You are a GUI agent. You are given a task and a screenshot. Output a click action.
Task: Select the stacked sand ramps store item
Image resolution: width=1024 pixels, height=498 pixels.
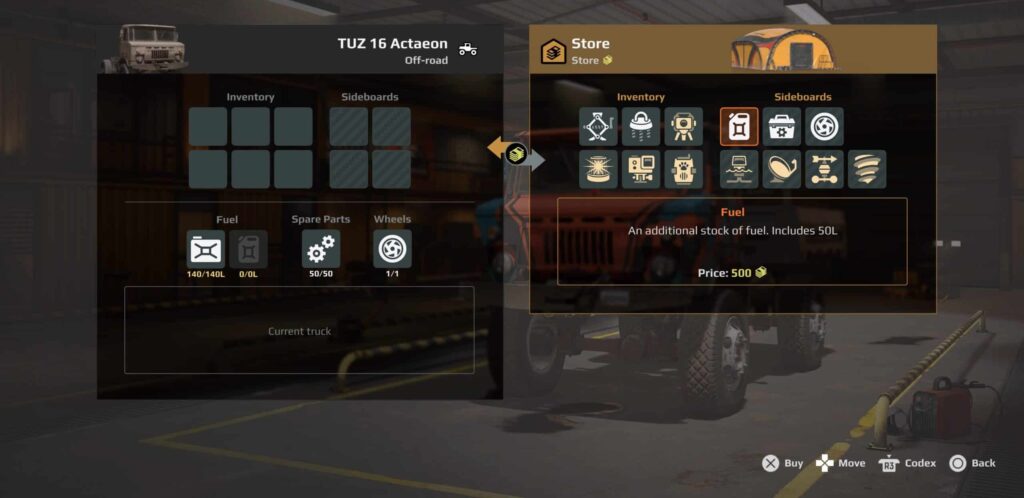coord(867,169)
